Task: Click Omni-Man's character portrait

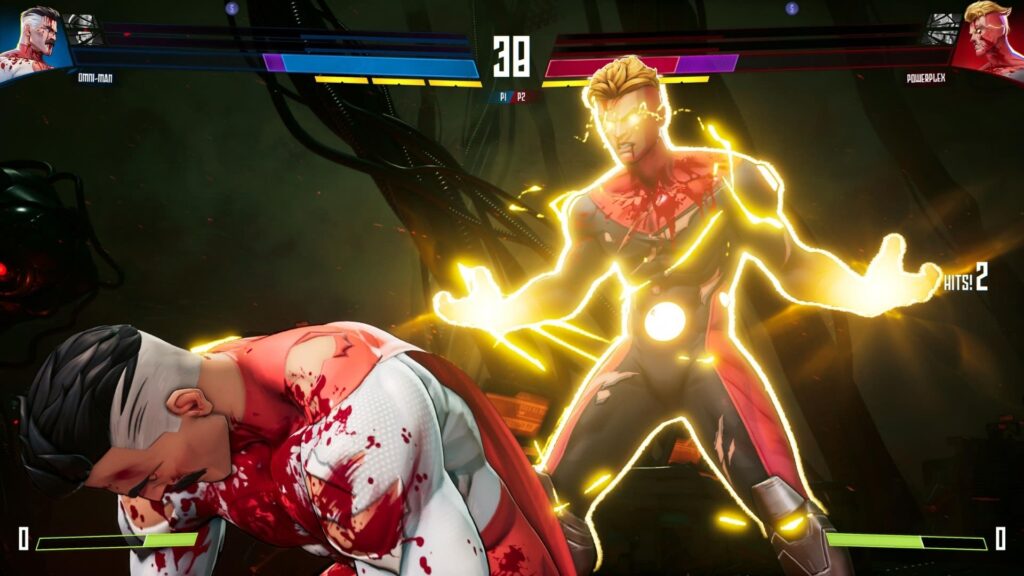Action: [32, 40]
